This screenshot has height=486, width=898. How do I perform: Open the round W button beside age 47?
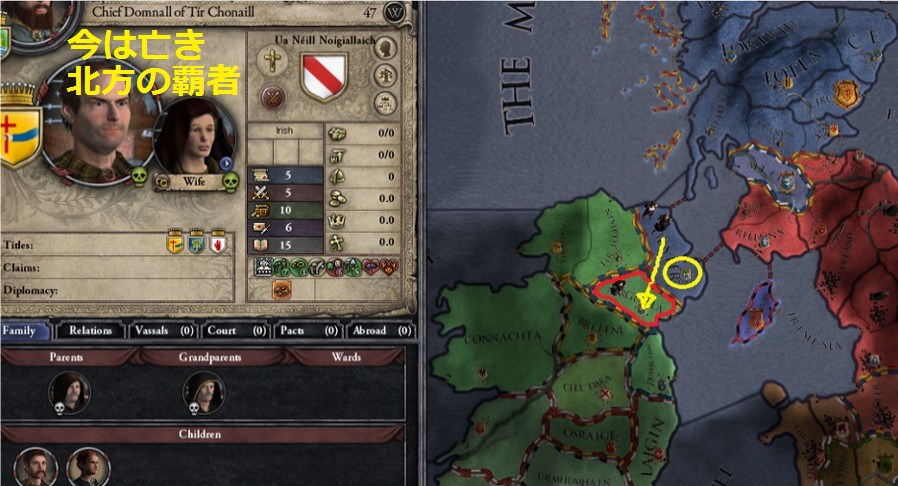point(397,12)
